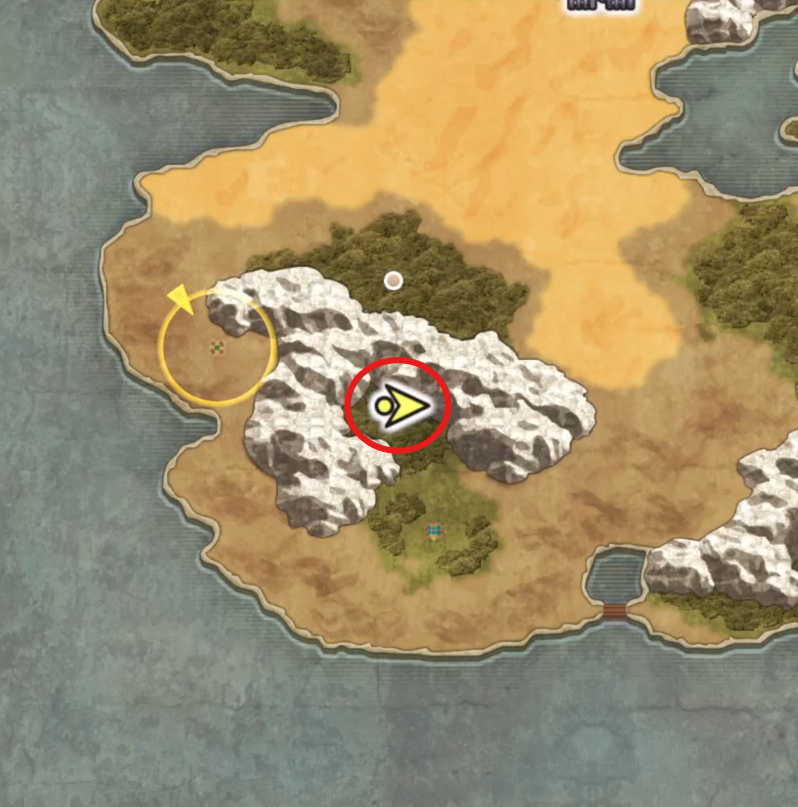Click the small white dot map marker
Viewport: 798px width, 807px height.
pos(394,281)
